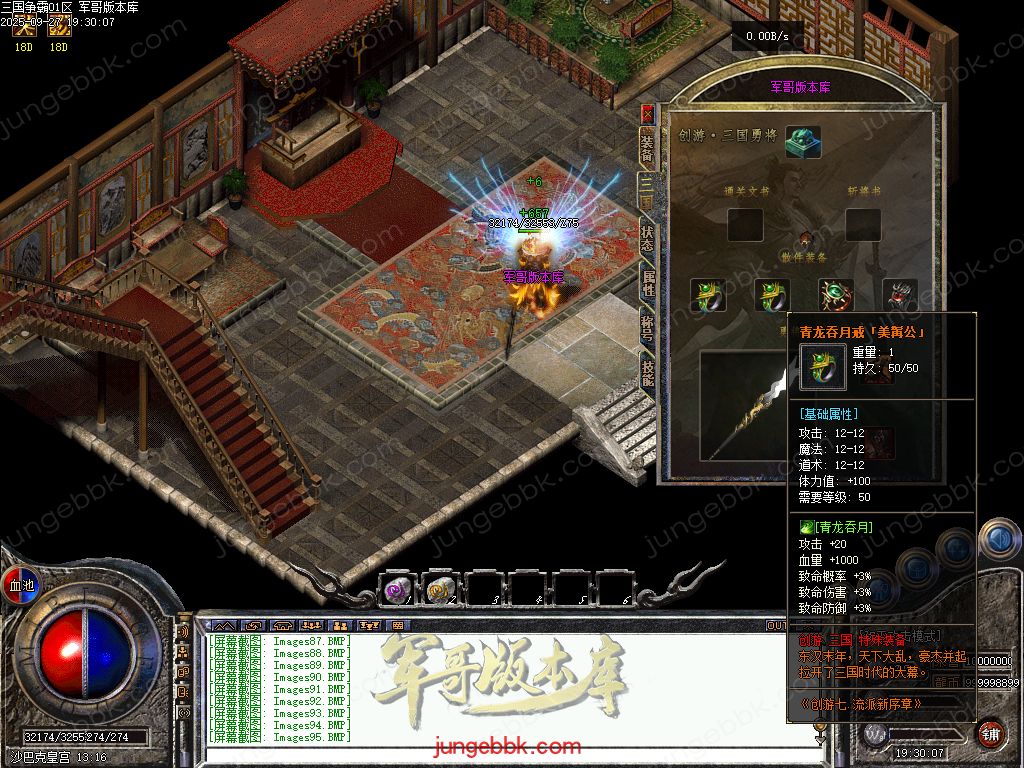This screenshot has width=1024, height=768.
Task: Show the 称号 titles tab
Action: pyautogui.click(x=647, y=329)
